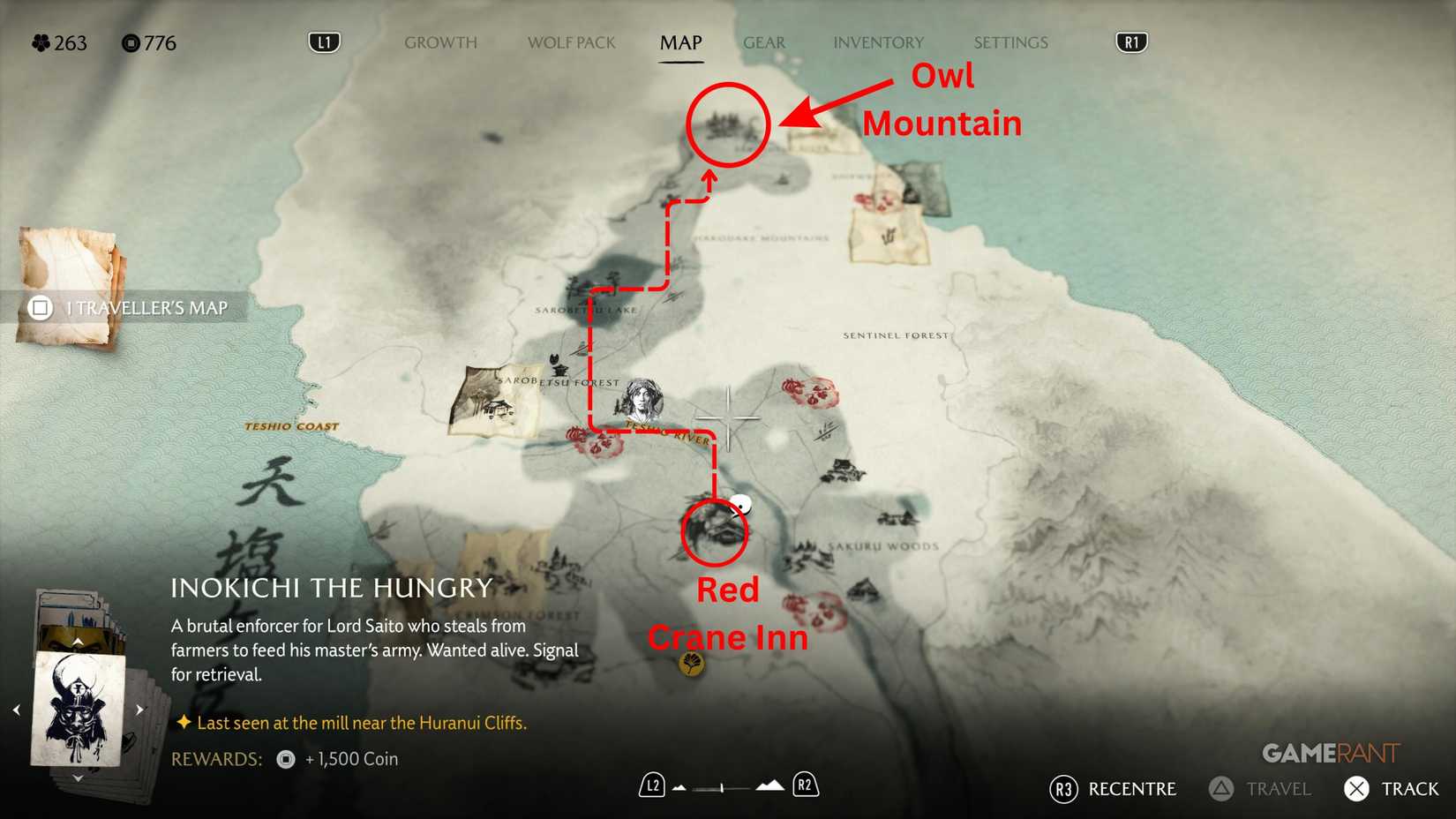
Task: Collapse the card stack with the down chevron
Action: (x=78, y=778)
